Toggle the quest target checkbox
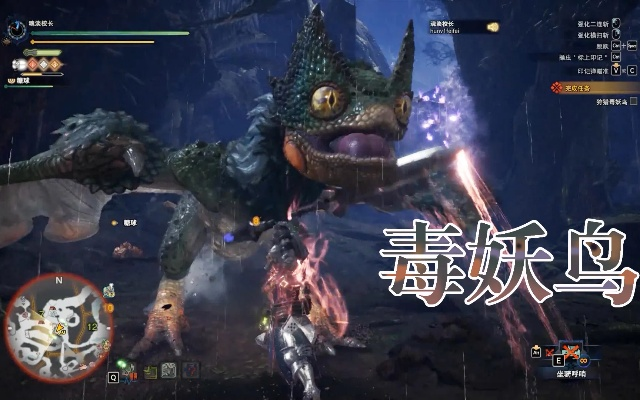Screen dimensions: 640x400 point(633,101)
